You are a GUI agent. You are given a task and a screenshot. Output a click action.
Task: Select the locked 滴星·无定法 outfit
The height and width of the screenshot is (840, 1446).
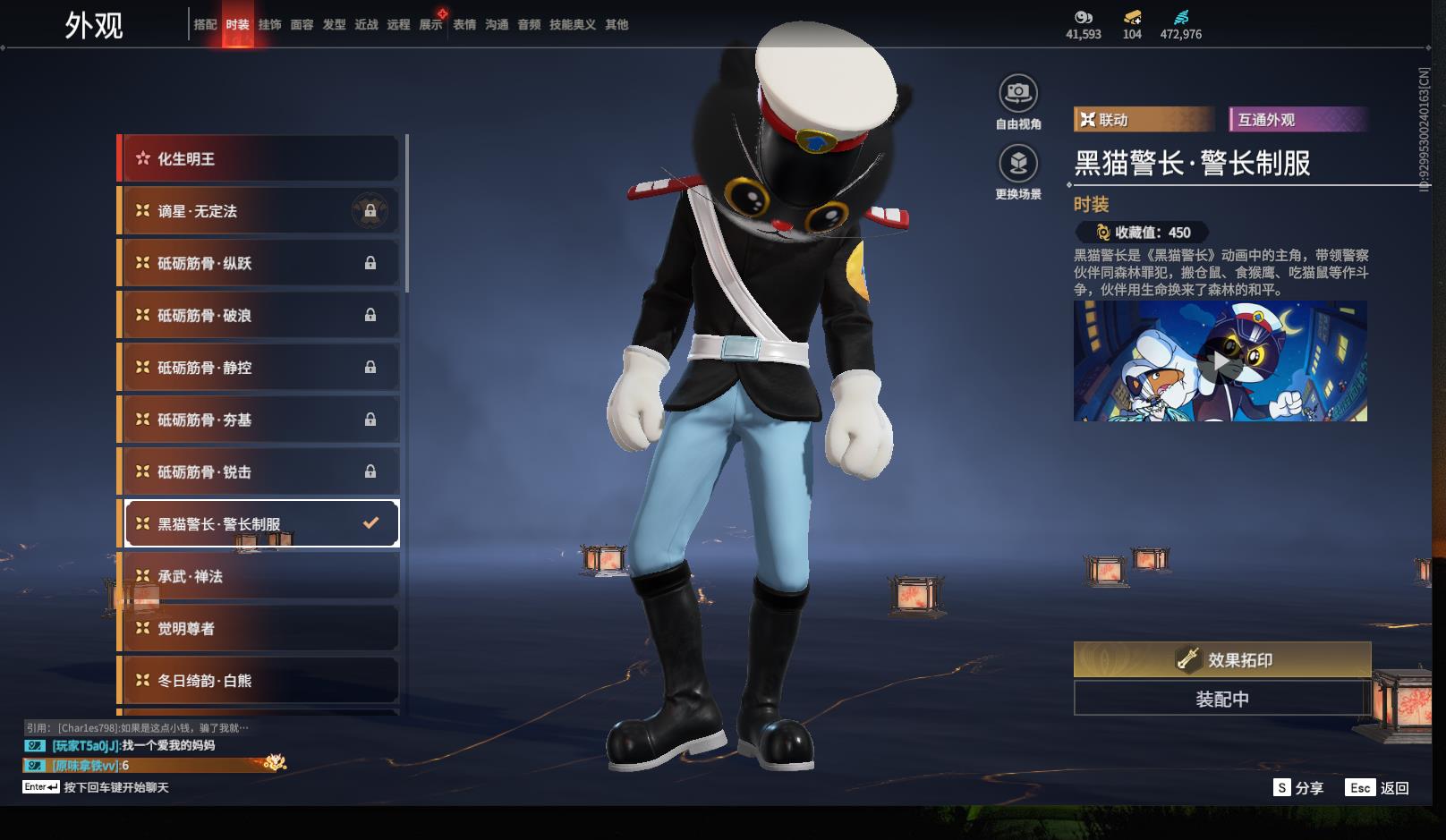pos(258,211)
